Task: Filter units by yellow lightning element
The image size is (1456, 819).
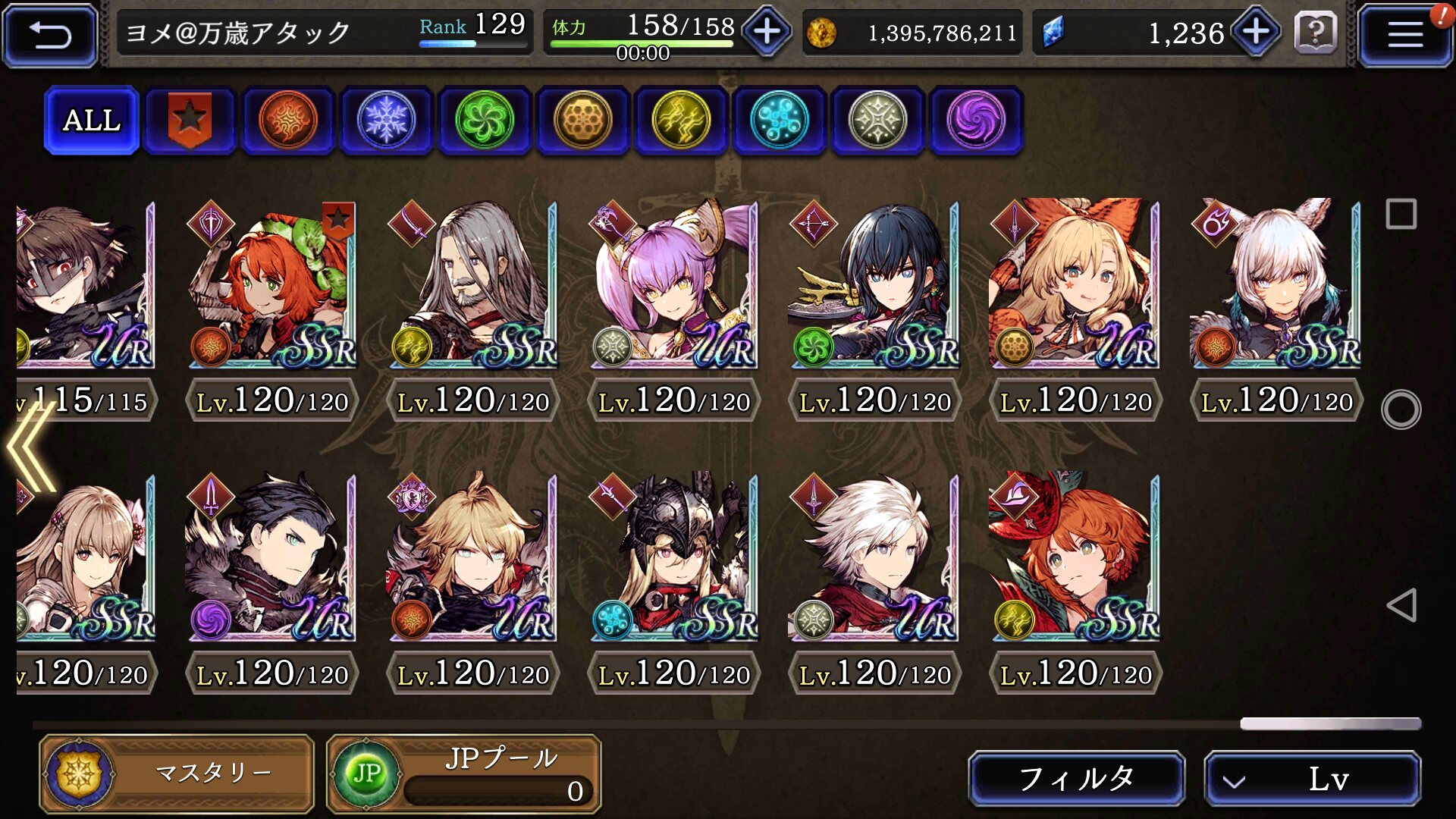Action: point(680,121)
